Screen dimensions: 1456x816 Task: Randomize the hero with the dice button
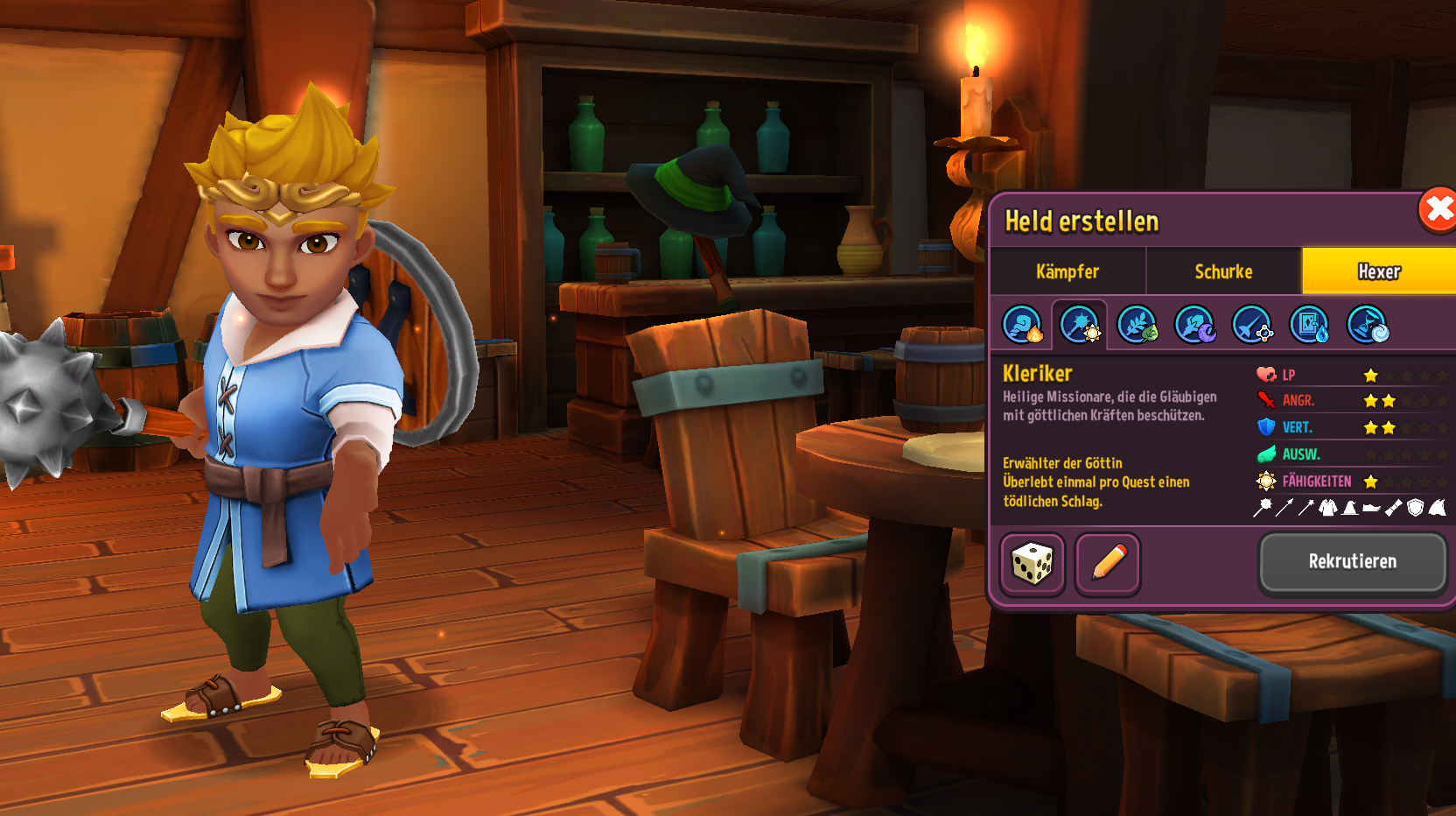[1032, 564]
